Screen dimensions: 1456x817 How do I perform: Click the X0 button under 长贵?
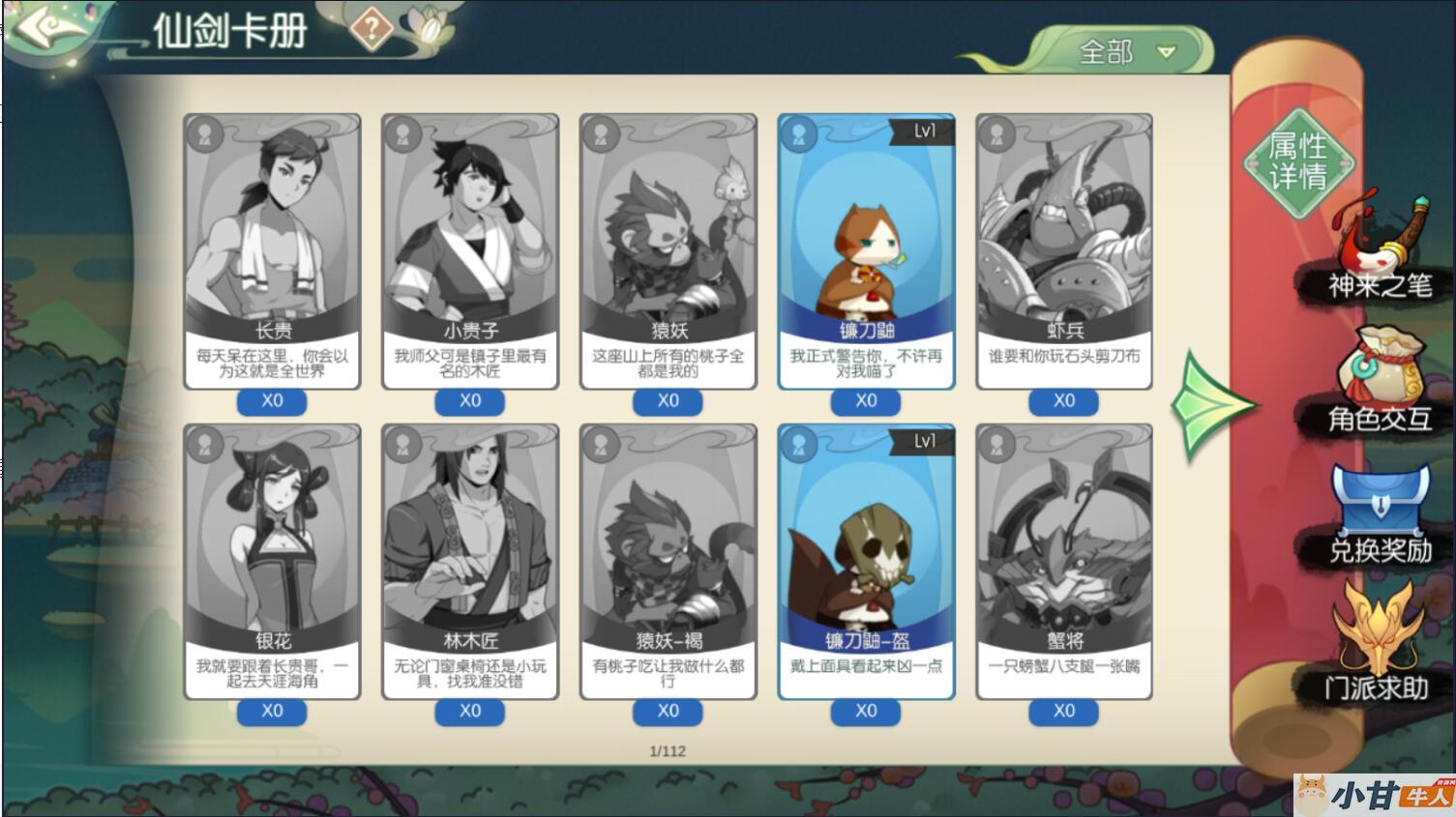coord(272,401)
